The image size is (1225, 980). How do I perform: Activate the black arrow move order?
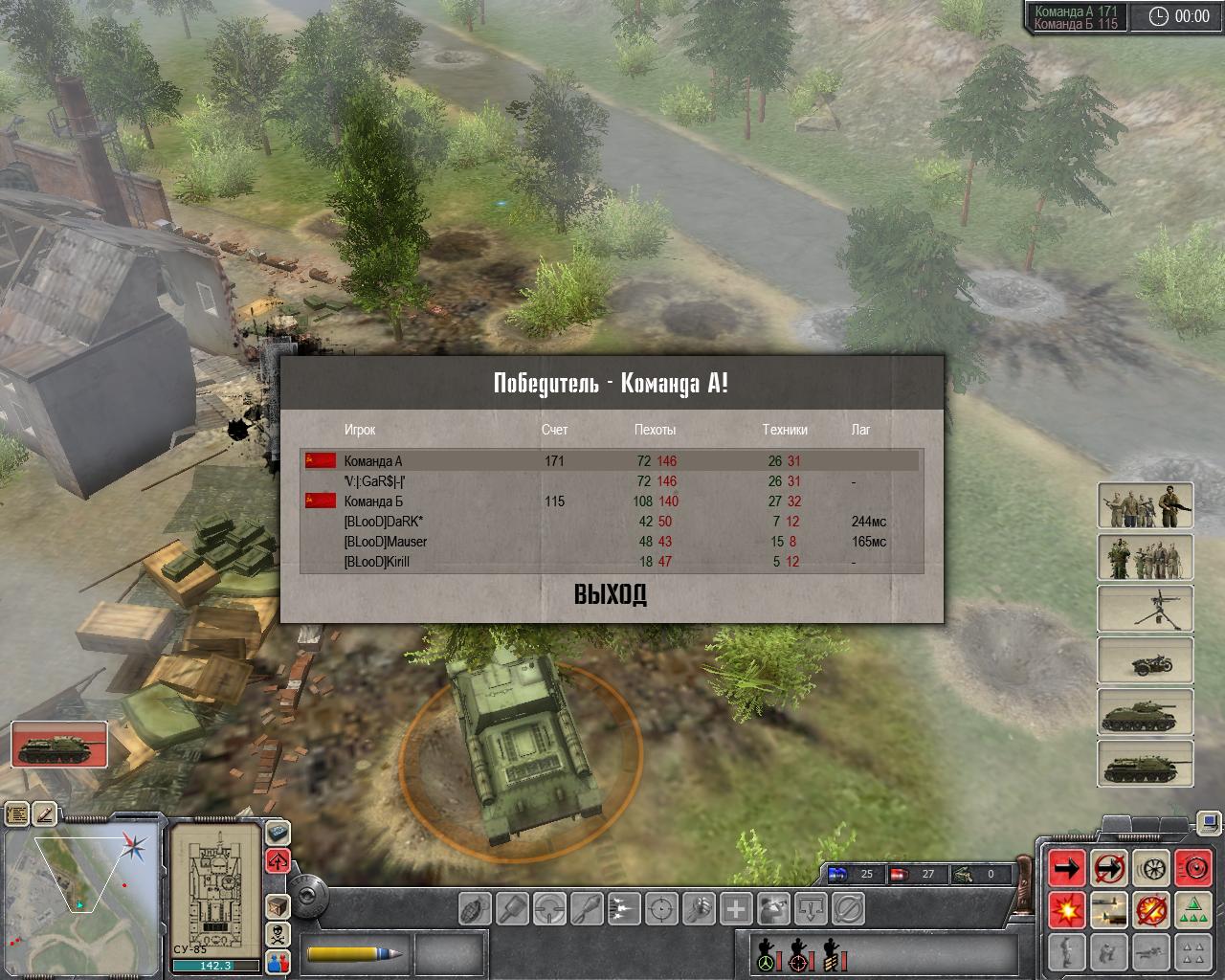tap(1067, 867)
